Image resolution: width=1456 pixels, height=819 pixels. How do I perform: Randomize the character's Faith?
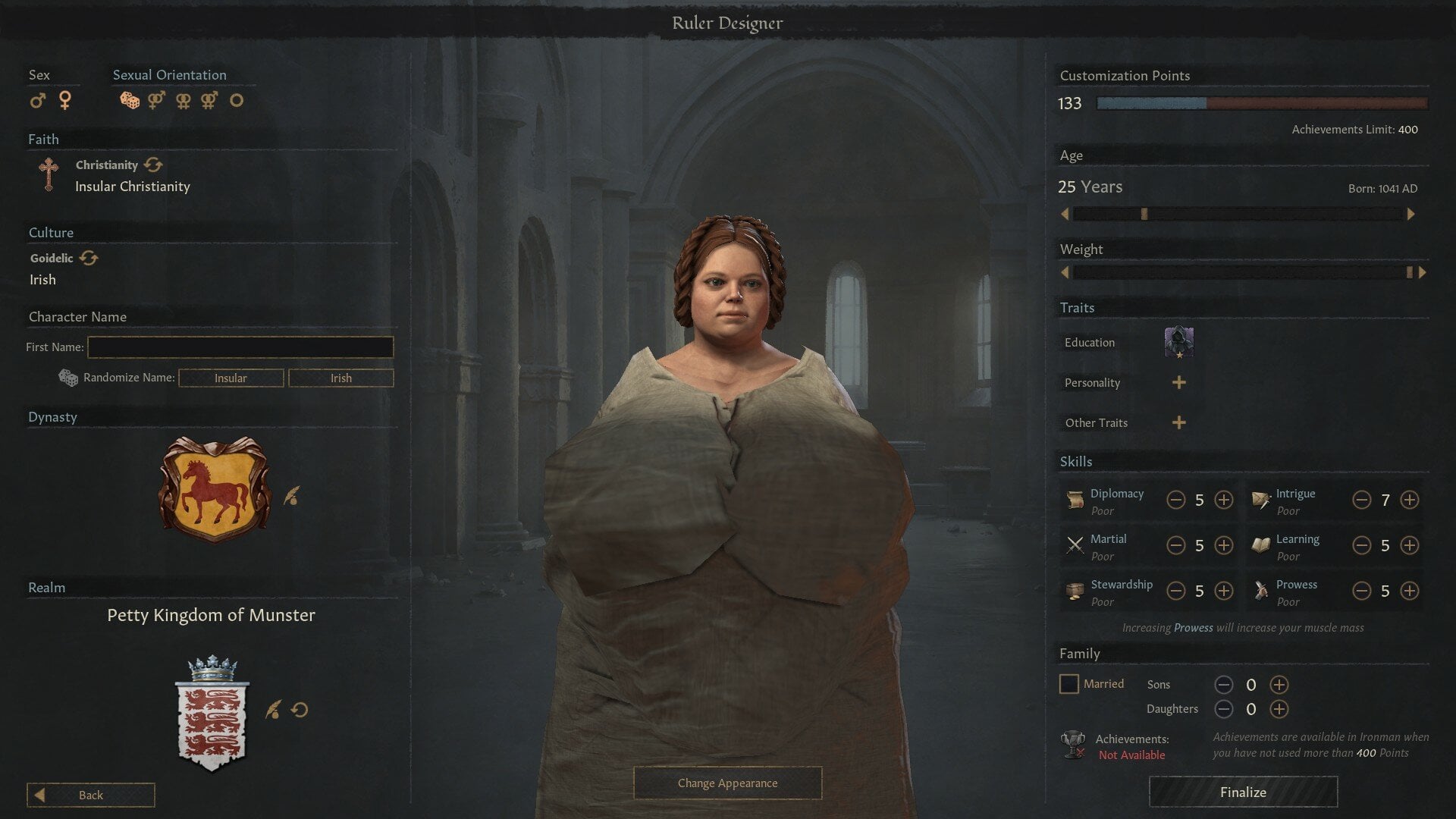(152, 165)
